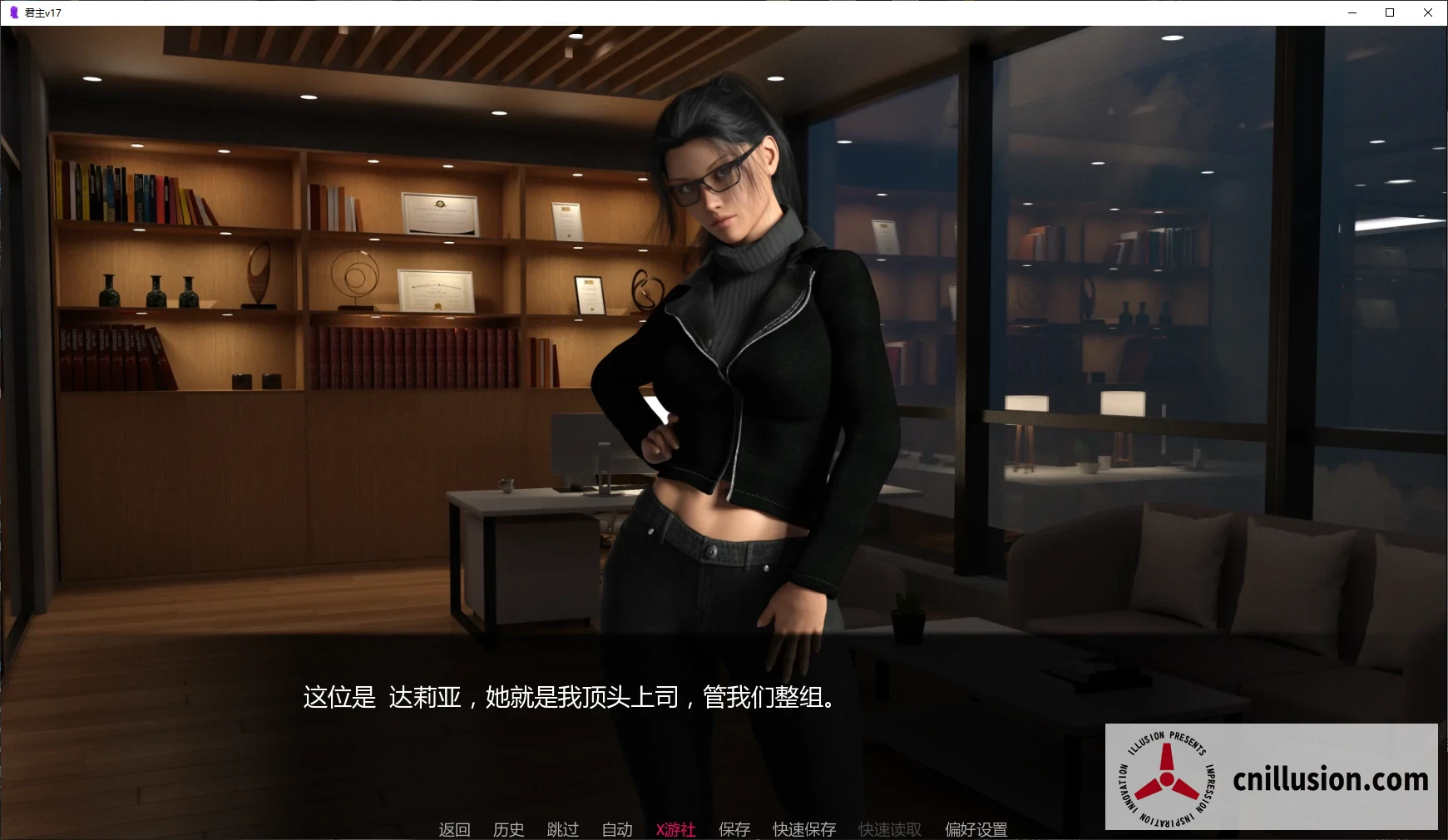Maximize the game window
This screenshot has height=840, width=1448.
click(x=1390, y=12)
